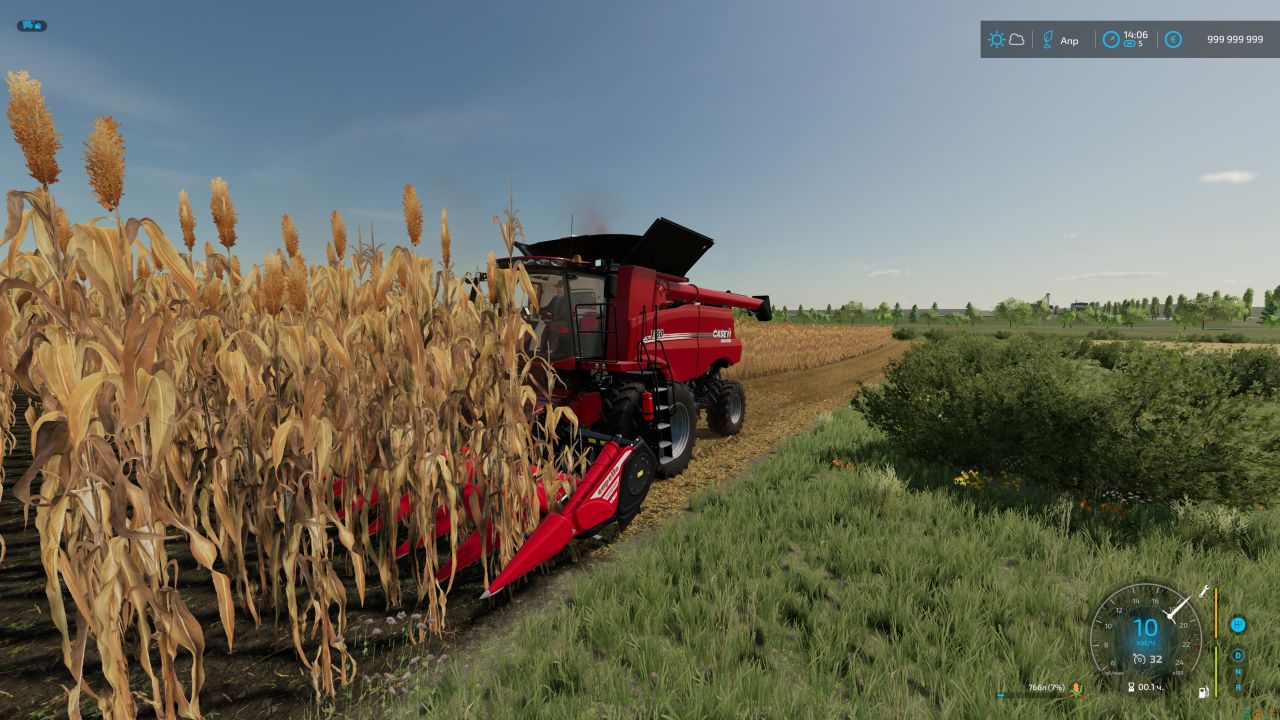The height and width of the screenshot is (720, 1280).
Task: Click the lock icon in the top-left badge
Action: 38,24
